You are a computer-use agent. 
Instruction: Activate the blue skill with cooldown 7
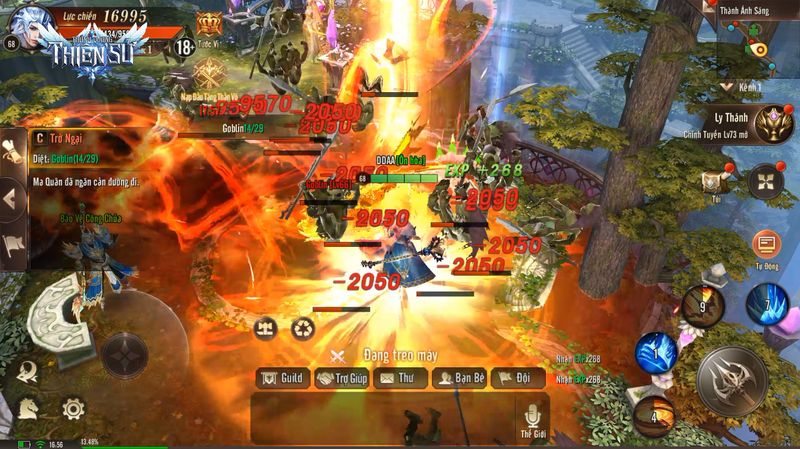[x=766, y=303]
